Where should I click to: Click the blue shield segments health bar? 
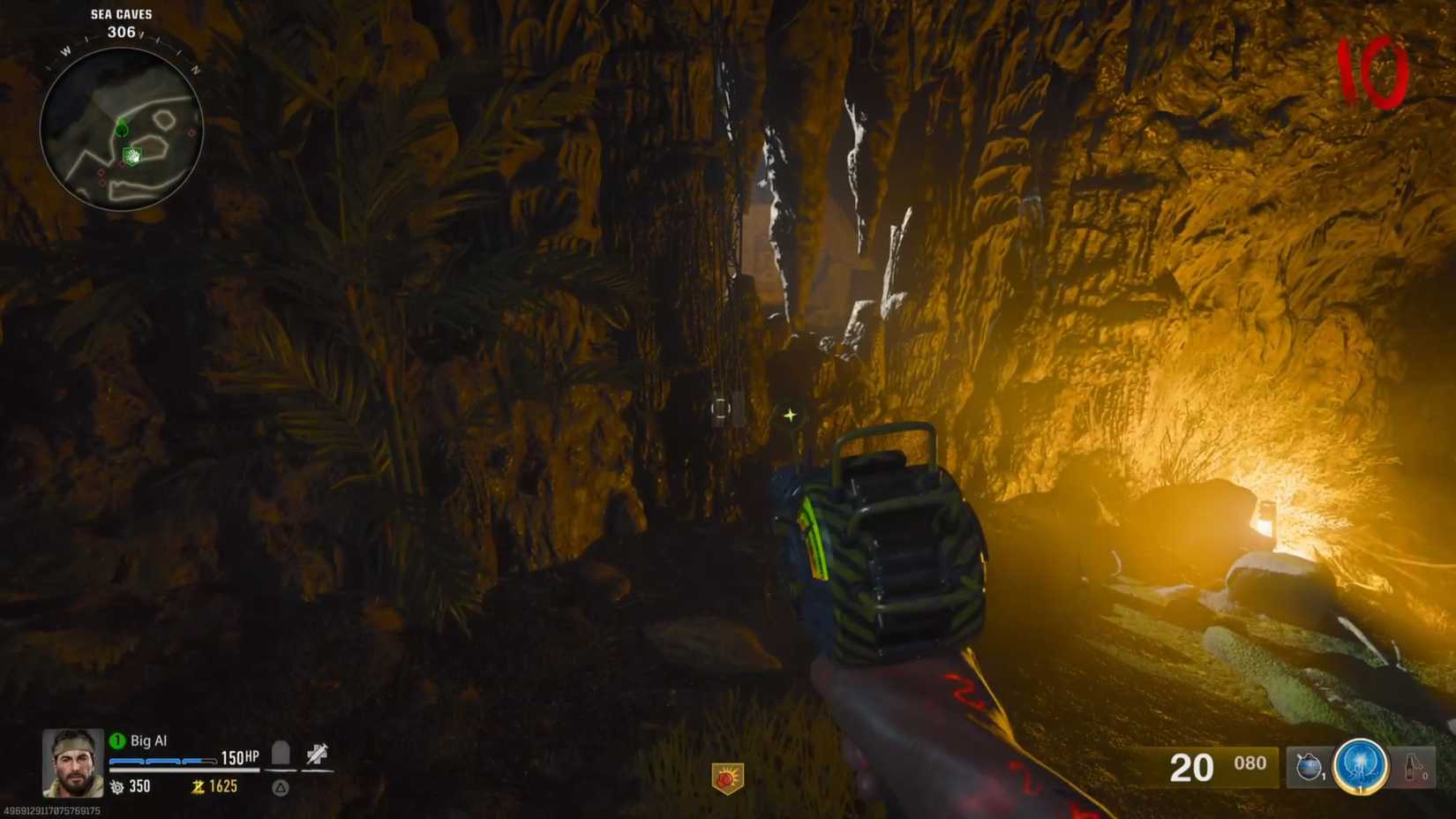point(163,761)
